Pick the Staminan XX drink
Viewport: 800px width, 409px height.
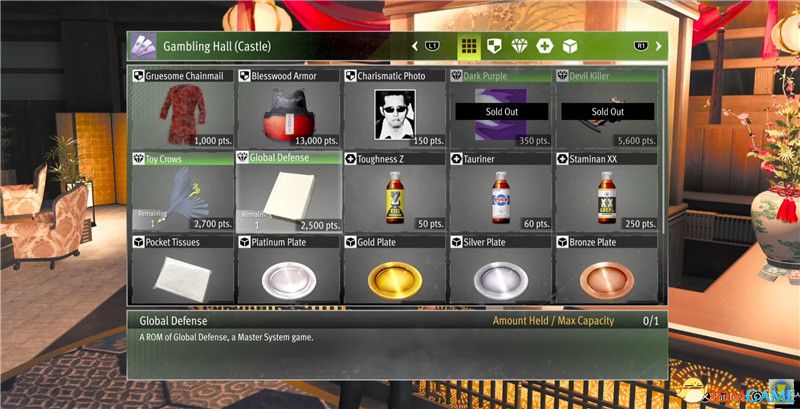coord(606,192)
